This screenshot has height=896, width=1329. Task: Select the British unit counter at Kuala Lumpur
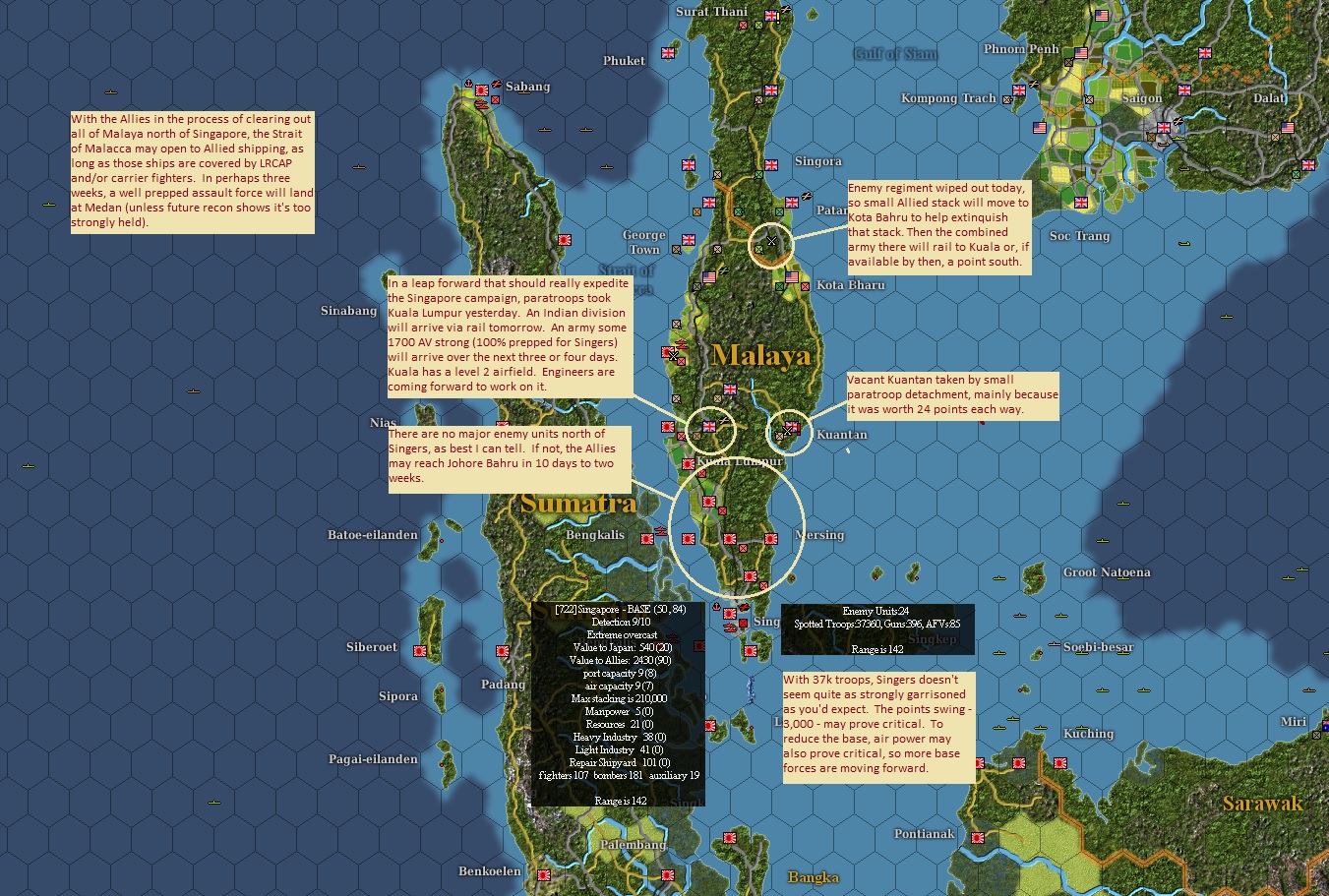point(709,428)
